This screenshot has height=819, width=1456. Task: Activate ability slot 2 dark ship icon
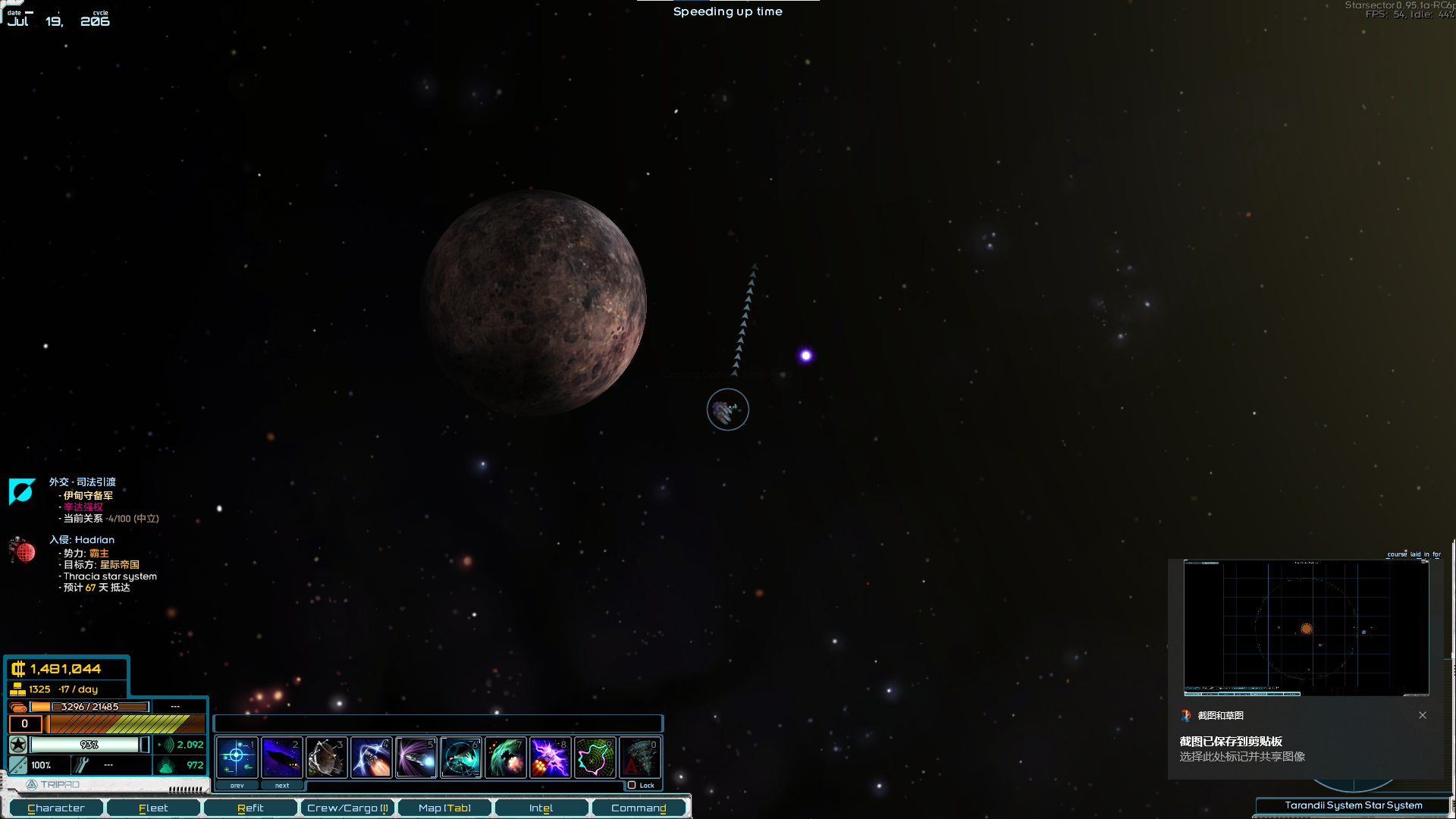tap(281, 757)
